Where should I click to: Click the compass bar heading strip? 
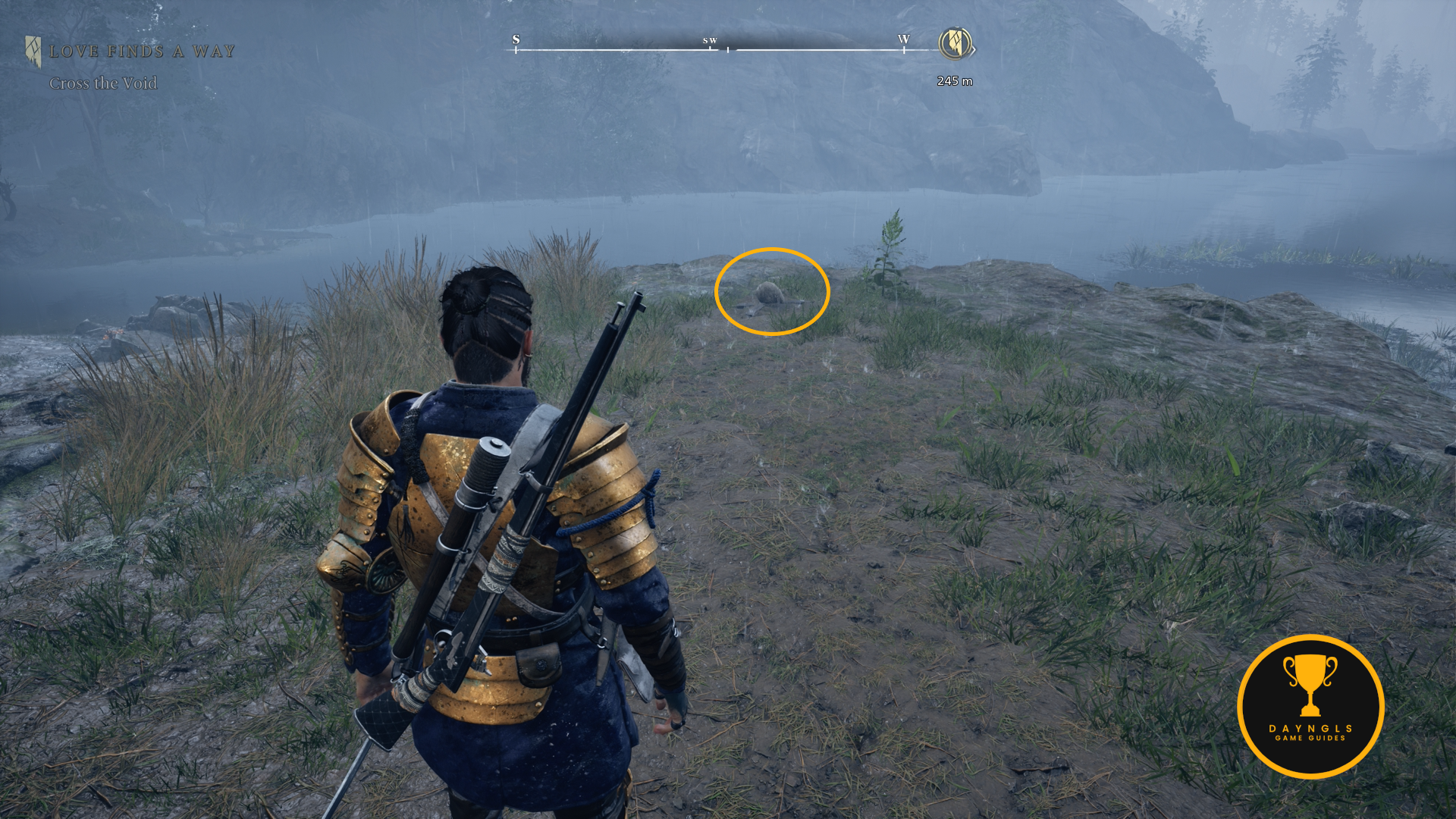pos(710,47)
